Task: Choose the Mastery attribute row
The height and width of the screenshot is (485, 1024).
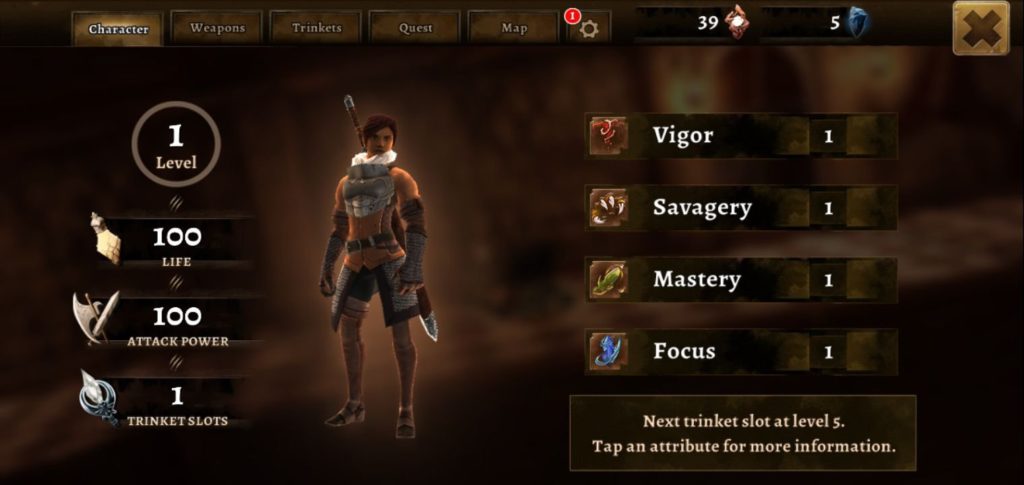Action: (741, 280)
